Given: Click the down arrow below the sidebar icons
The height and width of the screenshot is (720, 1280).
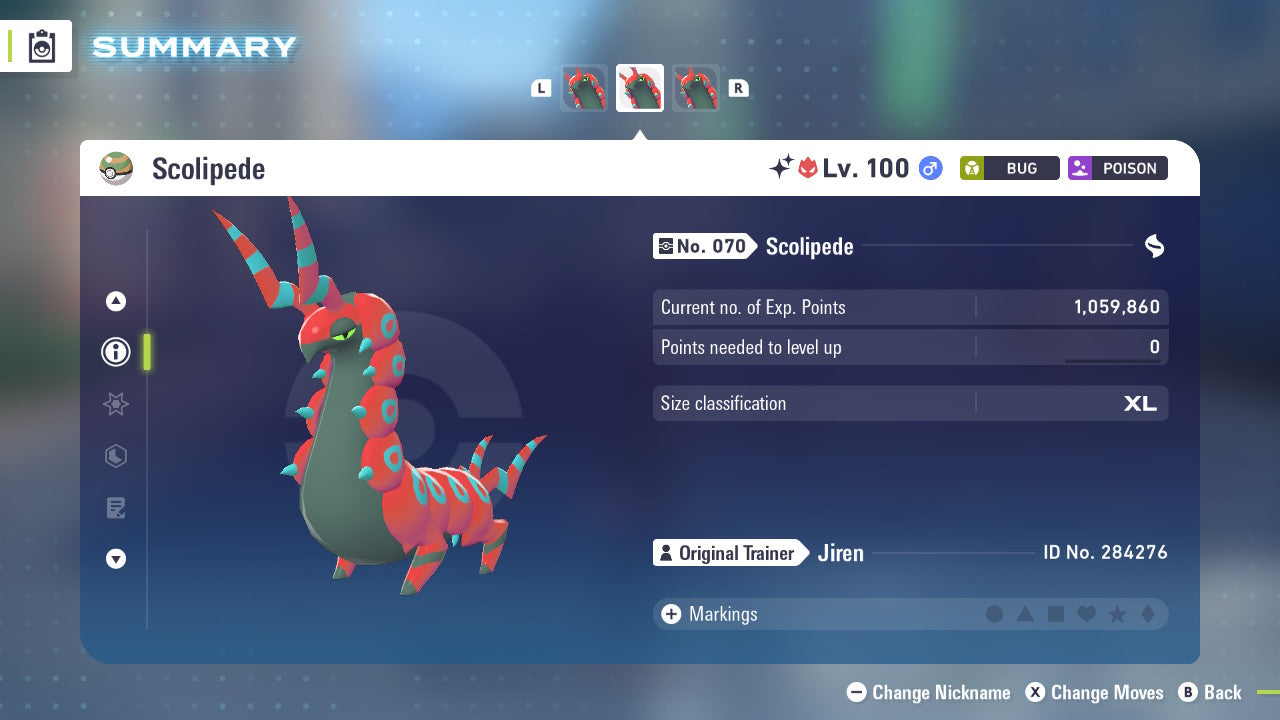Looking at the screenshot, I should click(x=115, y=559).
